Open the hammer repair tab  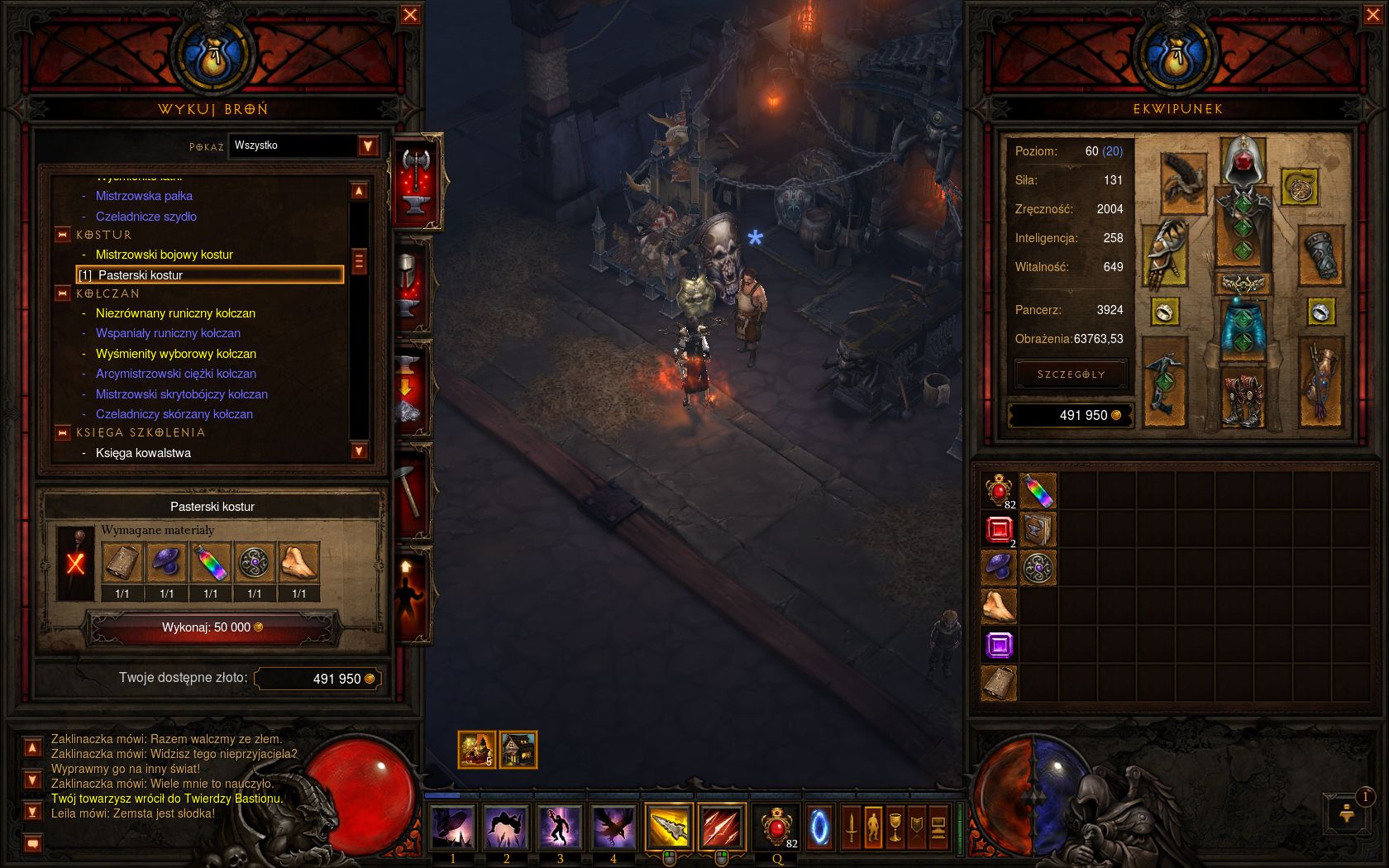point(411,492)
